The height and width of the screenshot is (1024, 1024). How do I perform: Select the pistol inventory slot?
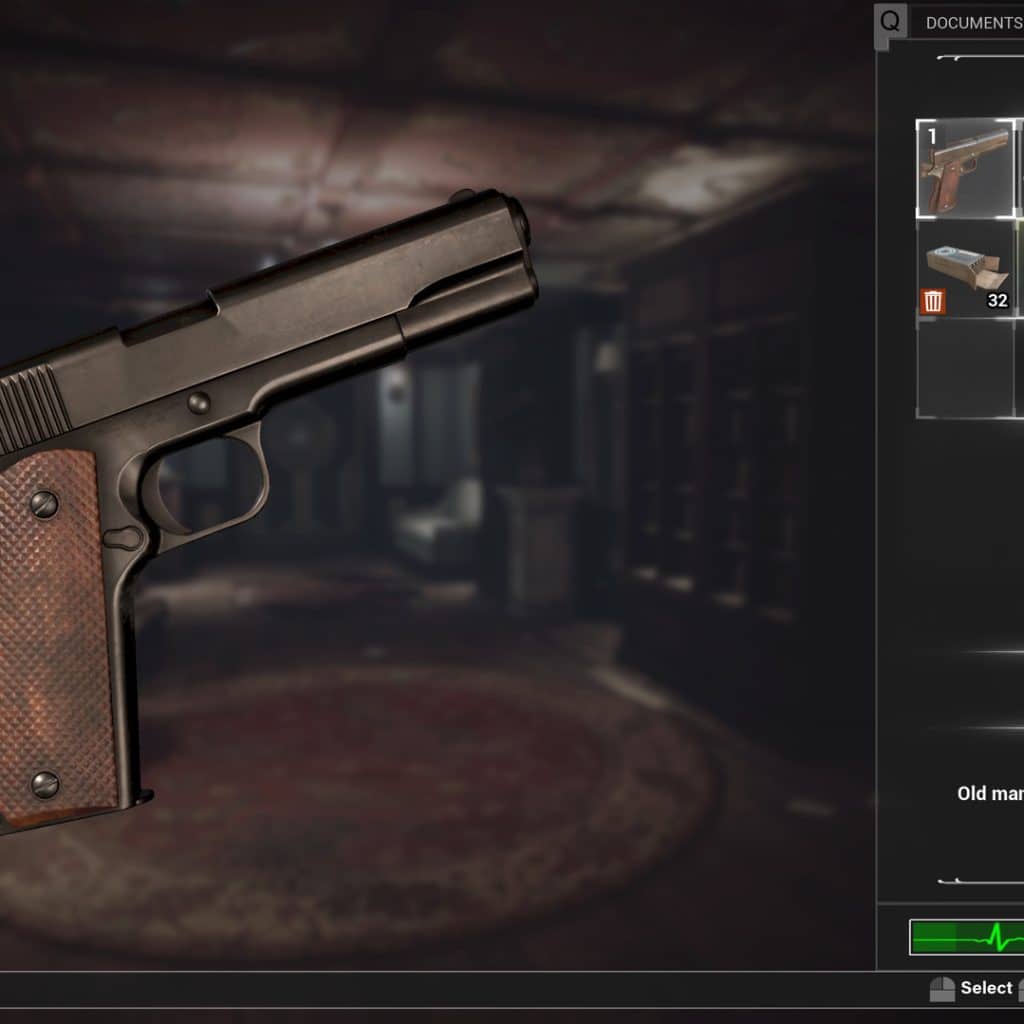[966, 168]
